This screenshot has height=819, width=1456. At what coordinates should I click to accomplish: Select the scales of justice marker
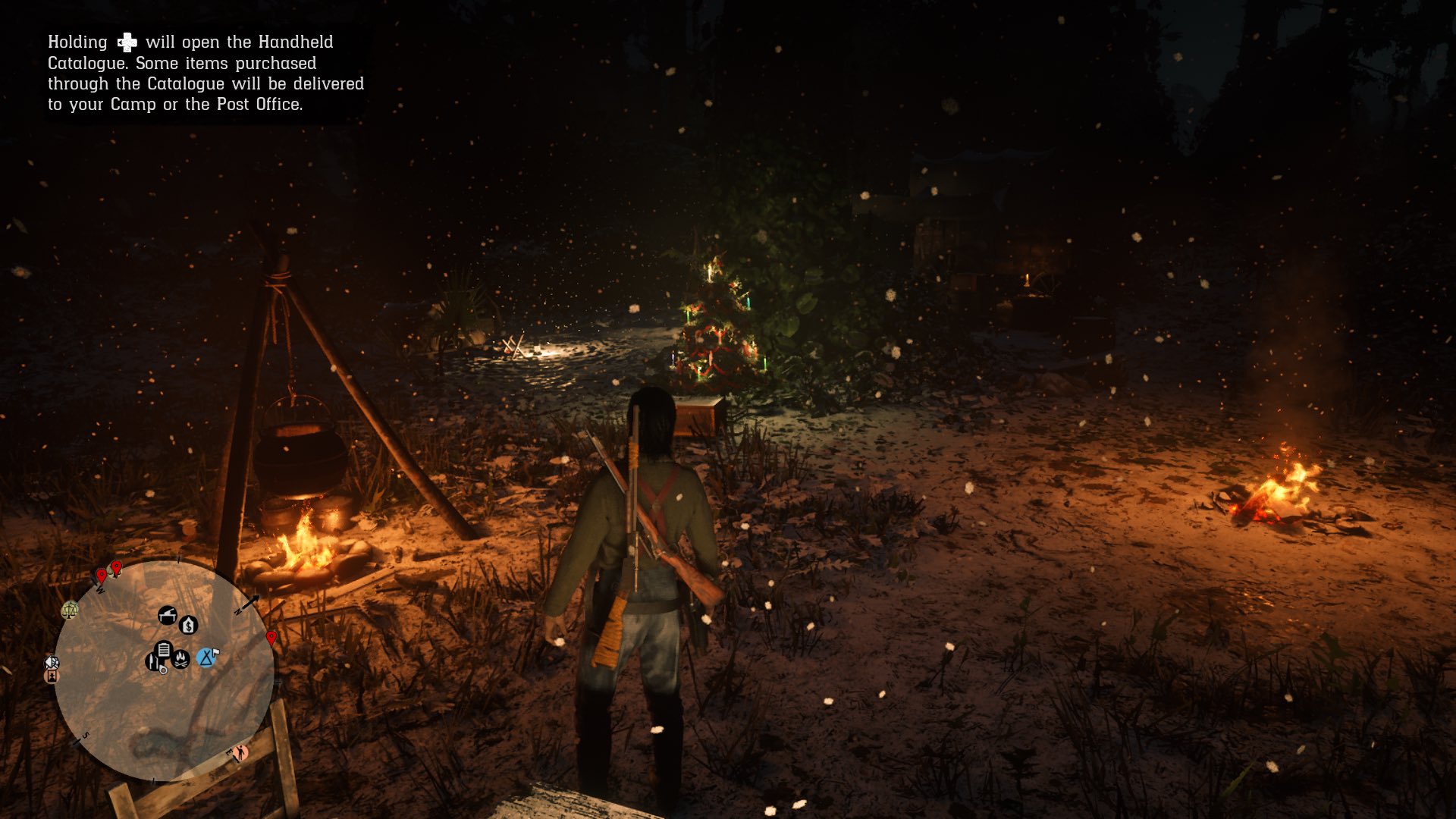[x=70, y=609]
